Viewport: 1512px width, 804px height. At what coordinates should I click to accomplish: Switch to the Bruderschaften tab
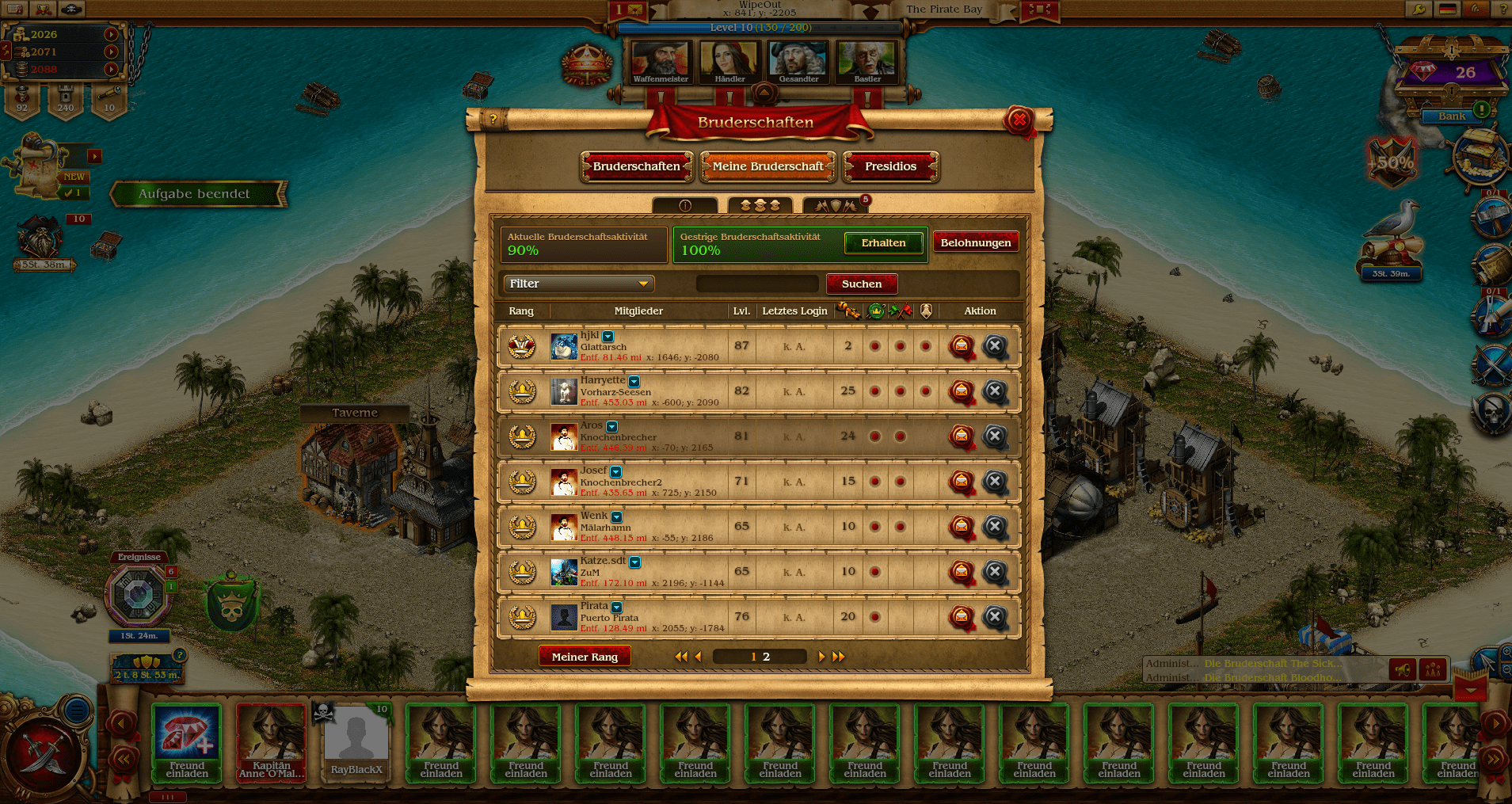pyautogui.click(x=636, y=166)
